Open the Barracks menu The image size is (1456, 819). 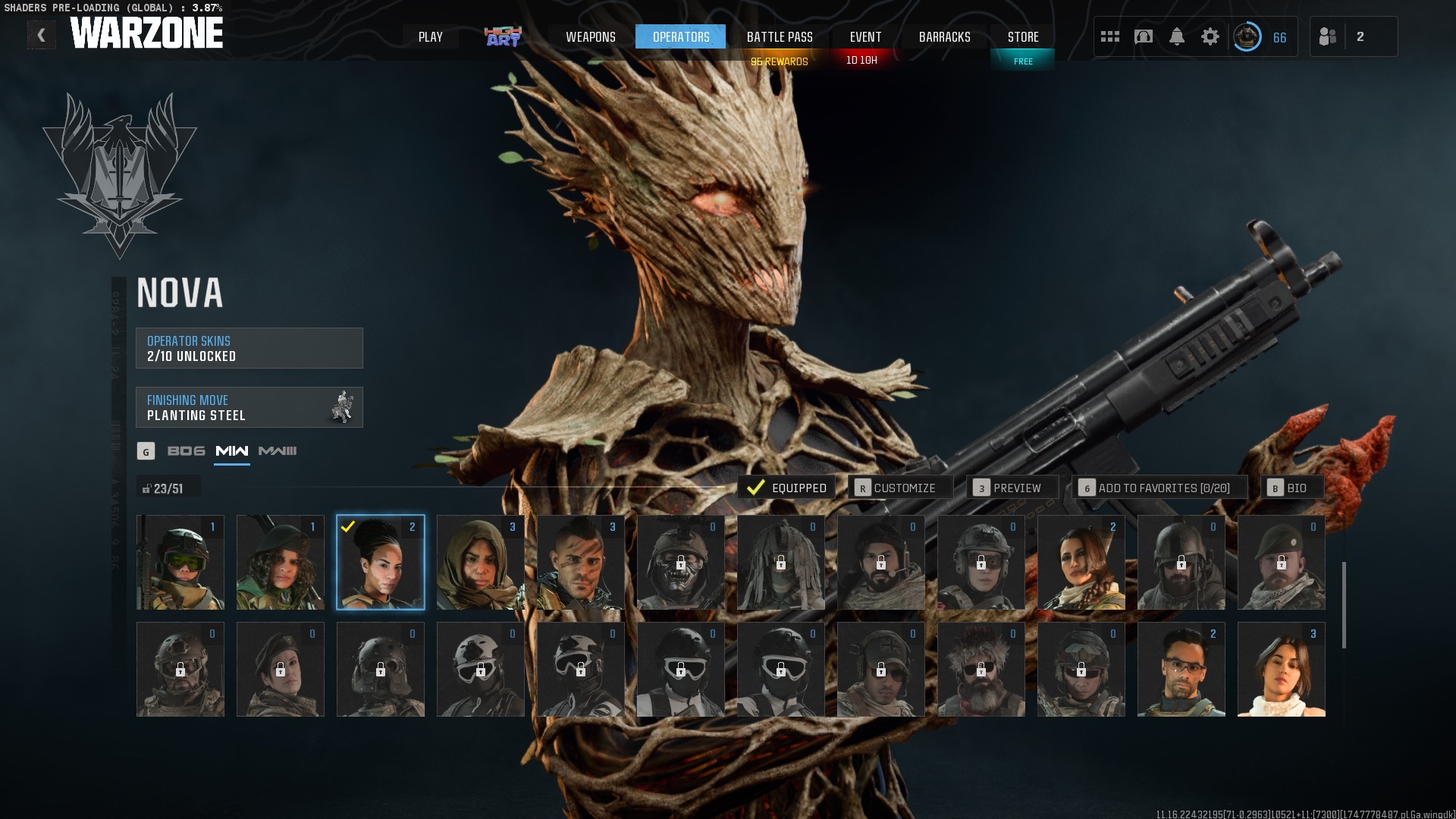(x=945, y=36)
